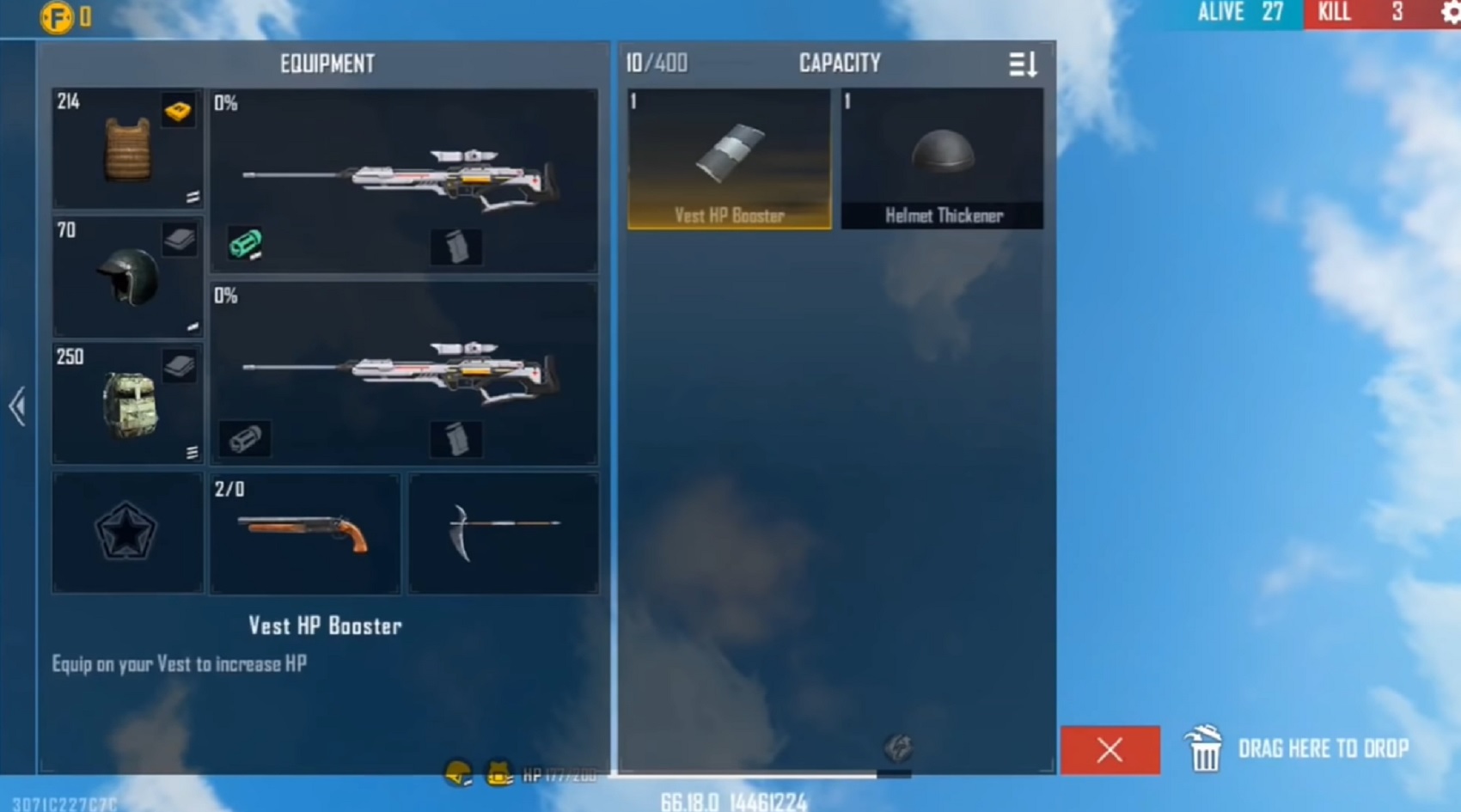Click the yellow vest attachment icon
Viewport: 1461px width, 812px height.
click(179, 110)
